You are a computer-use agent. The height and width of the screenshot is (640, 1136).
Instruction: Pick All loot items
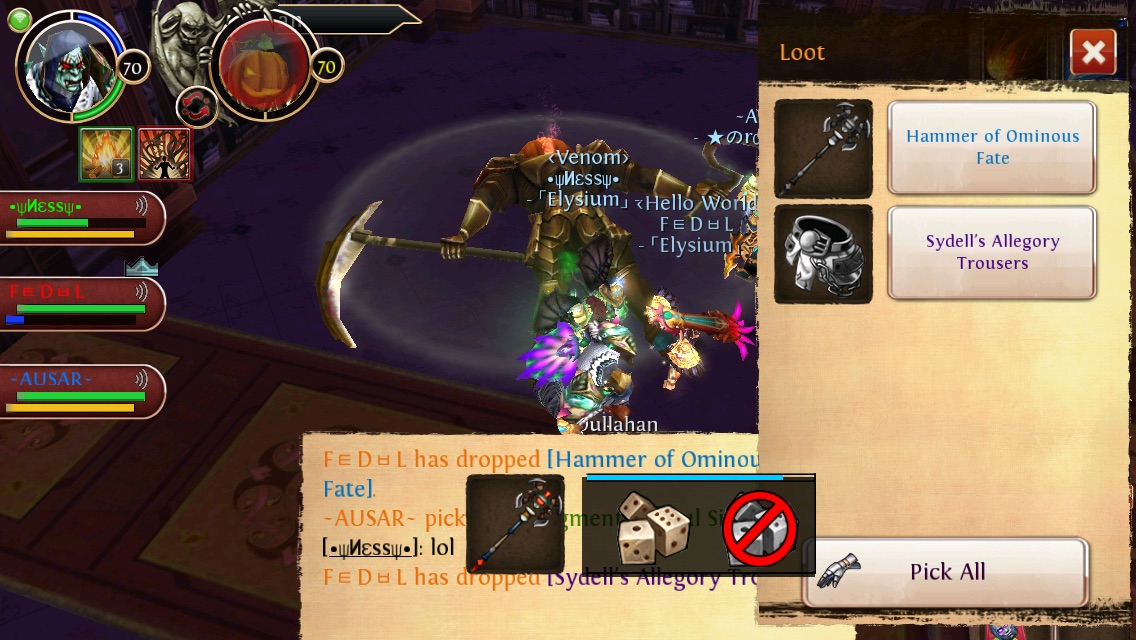pyautogui.click(x=946, y=572)
